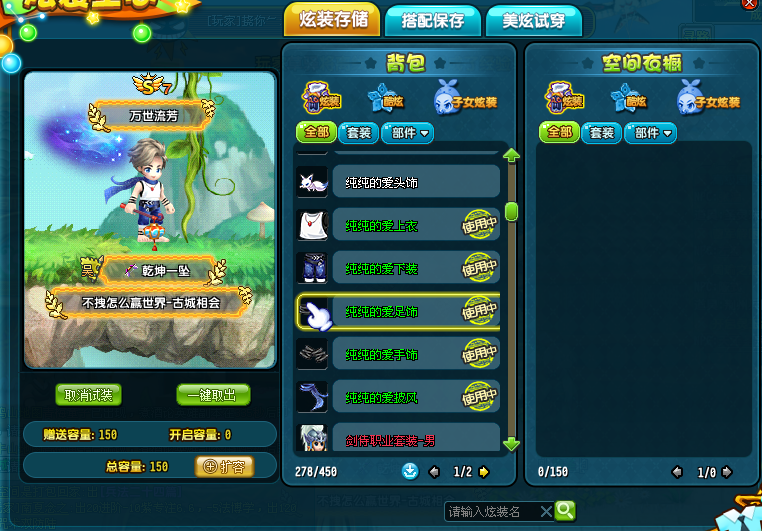Select the 炫装存储 tab
Image resolution: width=762 pixels, height=531 pixels.
click(333, 20)
